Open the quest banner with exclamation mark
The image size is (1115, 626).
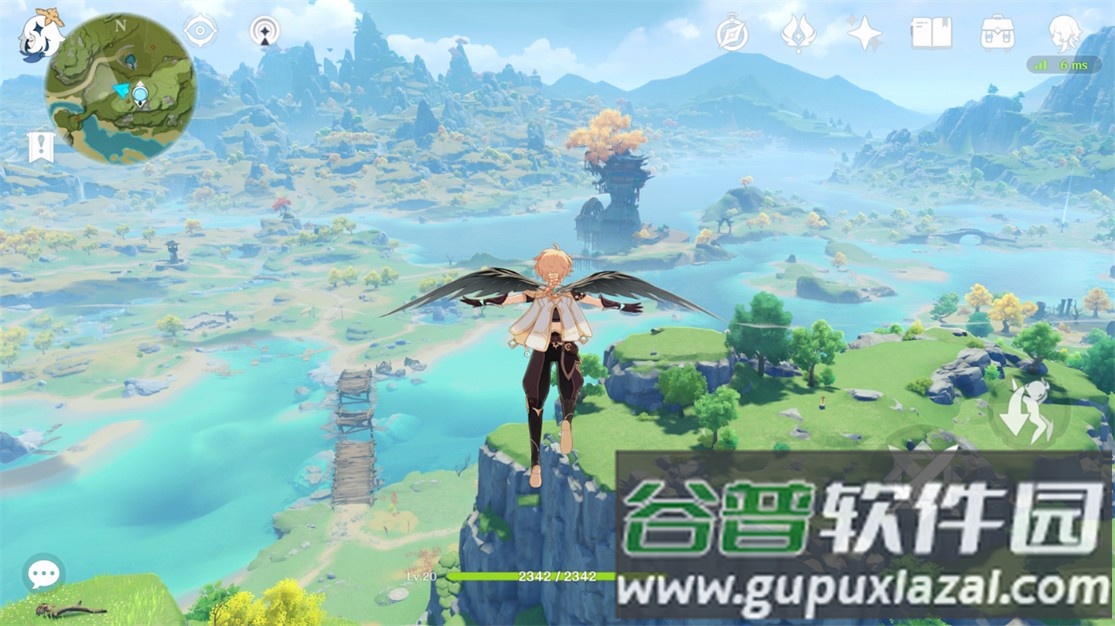coord(40,146)
